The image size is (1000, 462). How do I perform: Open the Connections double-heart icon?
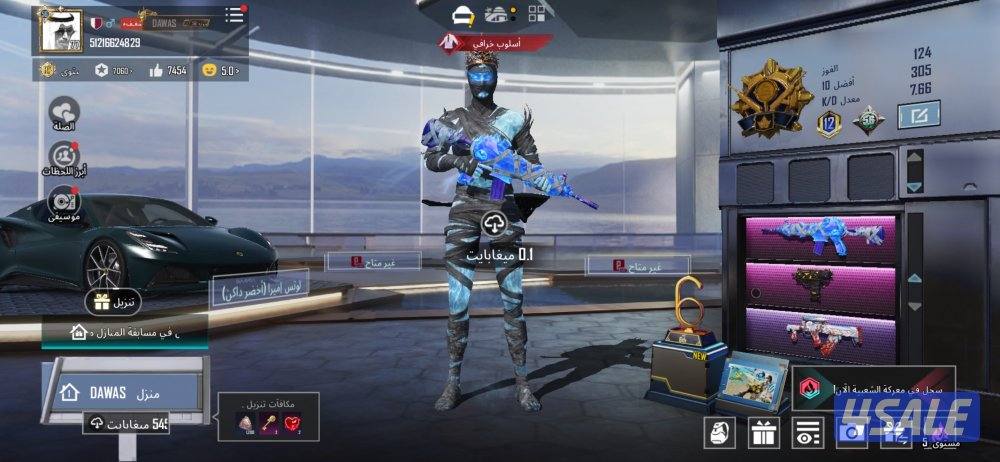[x=64, y=113]
